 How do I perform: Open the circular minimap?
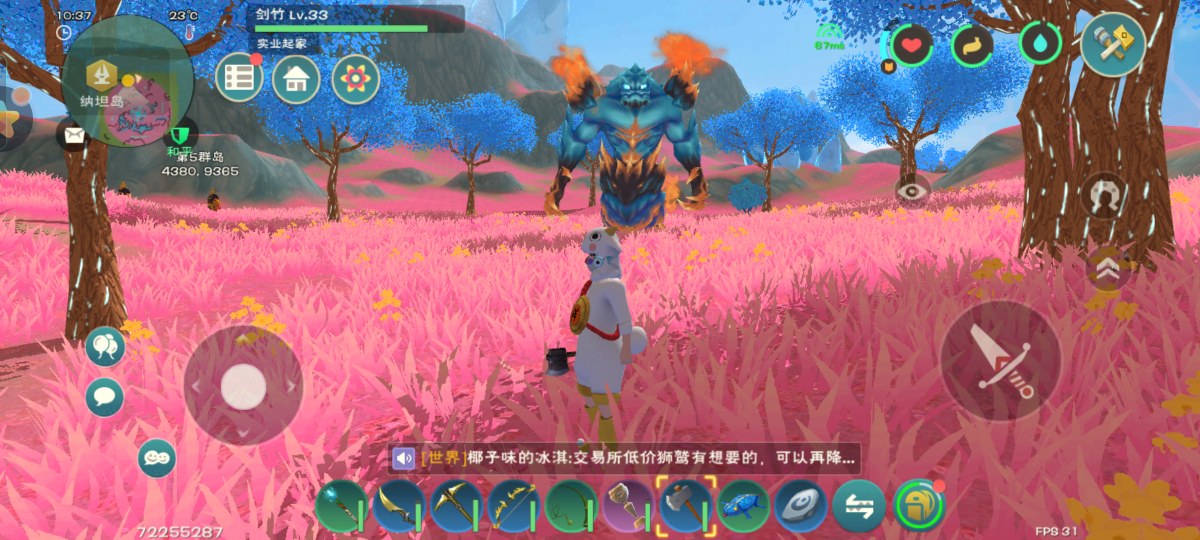128,82
